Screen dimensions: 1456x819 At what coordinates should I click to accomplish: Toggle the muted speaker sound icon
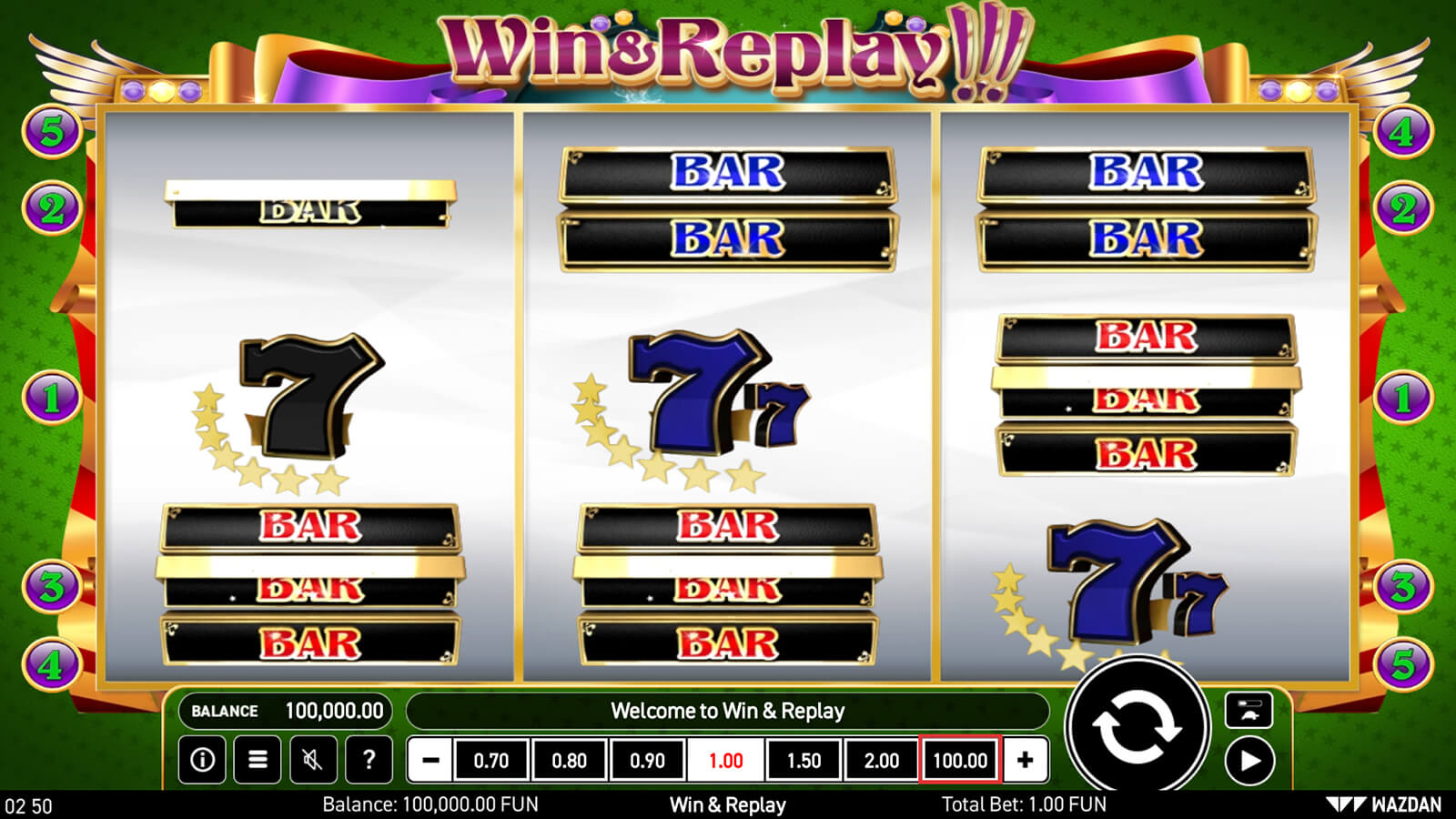click(x=313, y=760)
